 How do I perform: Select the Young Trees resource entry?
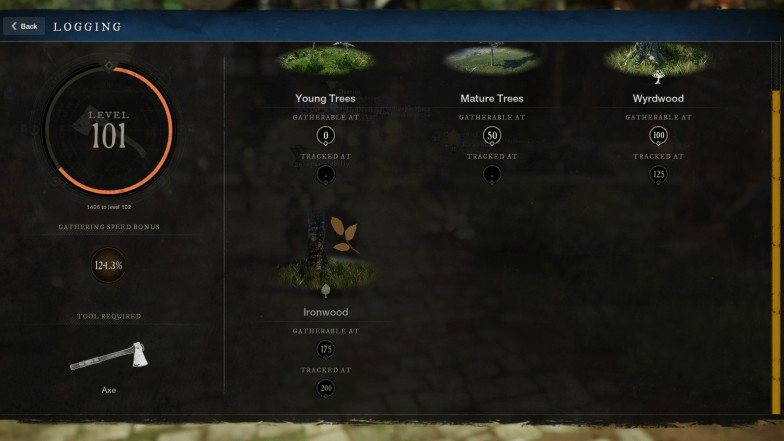[x=325, y=98]
